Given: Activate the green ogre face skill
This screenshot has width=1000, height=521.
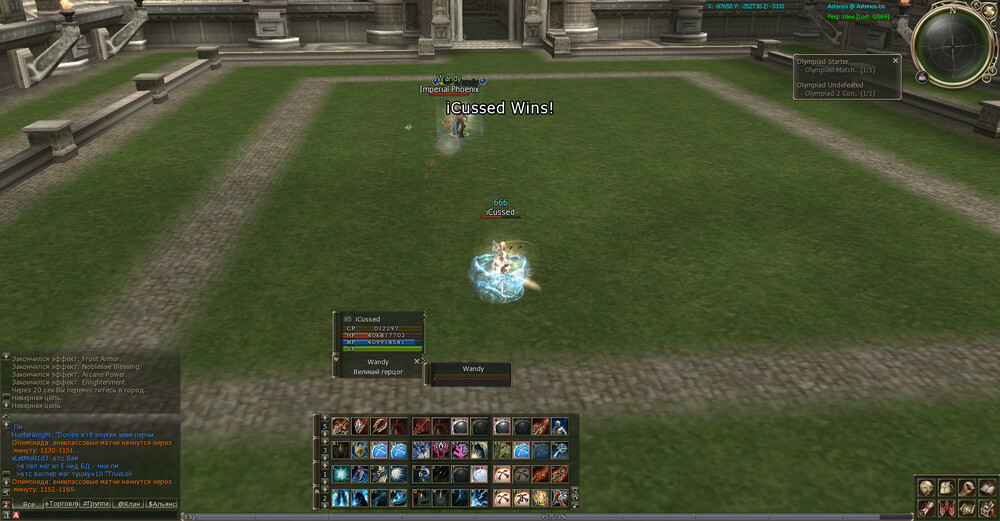Looking at the screenshot, I should click(x=501, y=450).
